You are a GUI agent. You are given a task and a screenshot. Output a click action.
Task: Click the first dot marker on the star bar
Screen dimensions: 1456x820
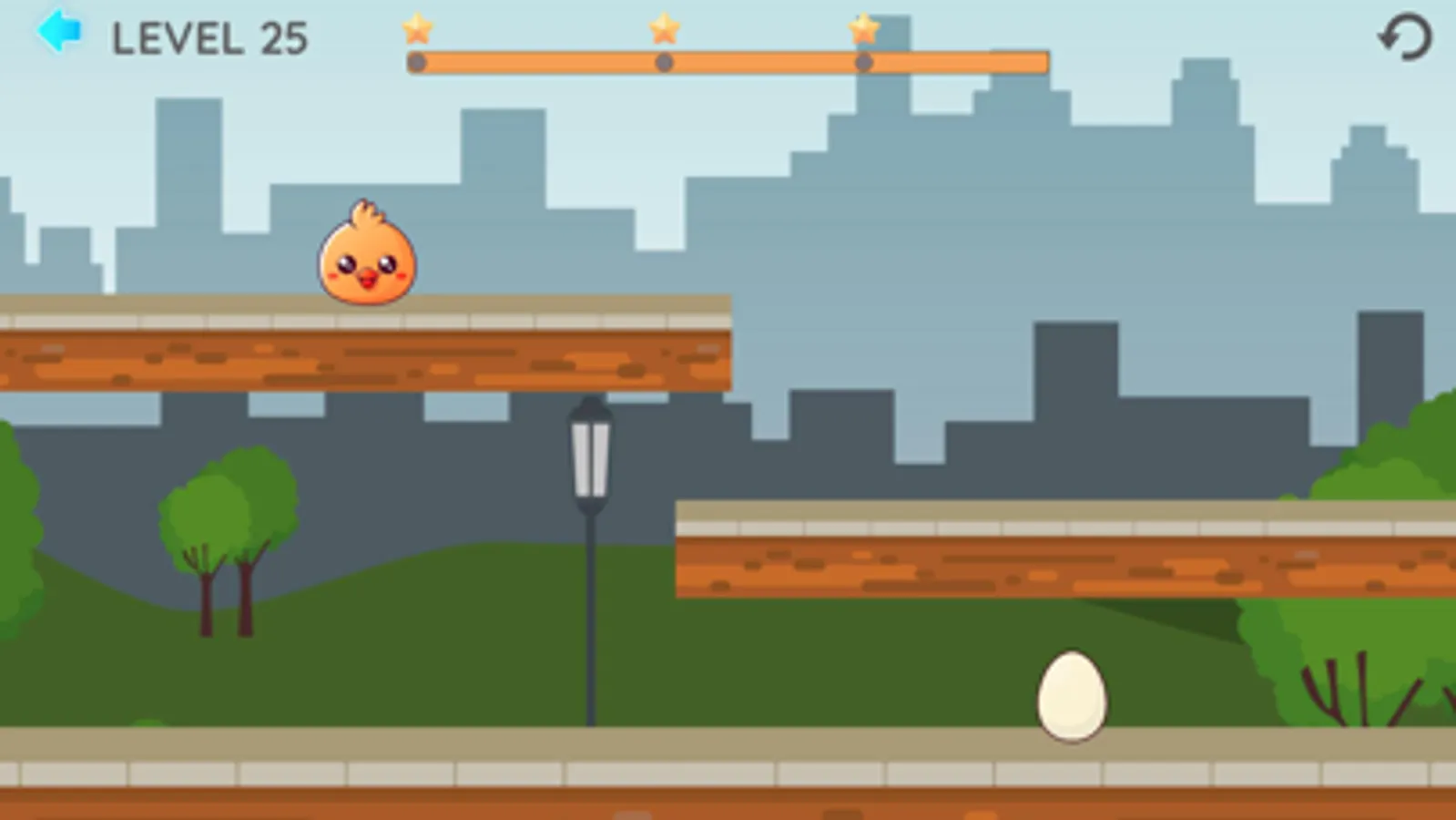click(x=417, y=62)
